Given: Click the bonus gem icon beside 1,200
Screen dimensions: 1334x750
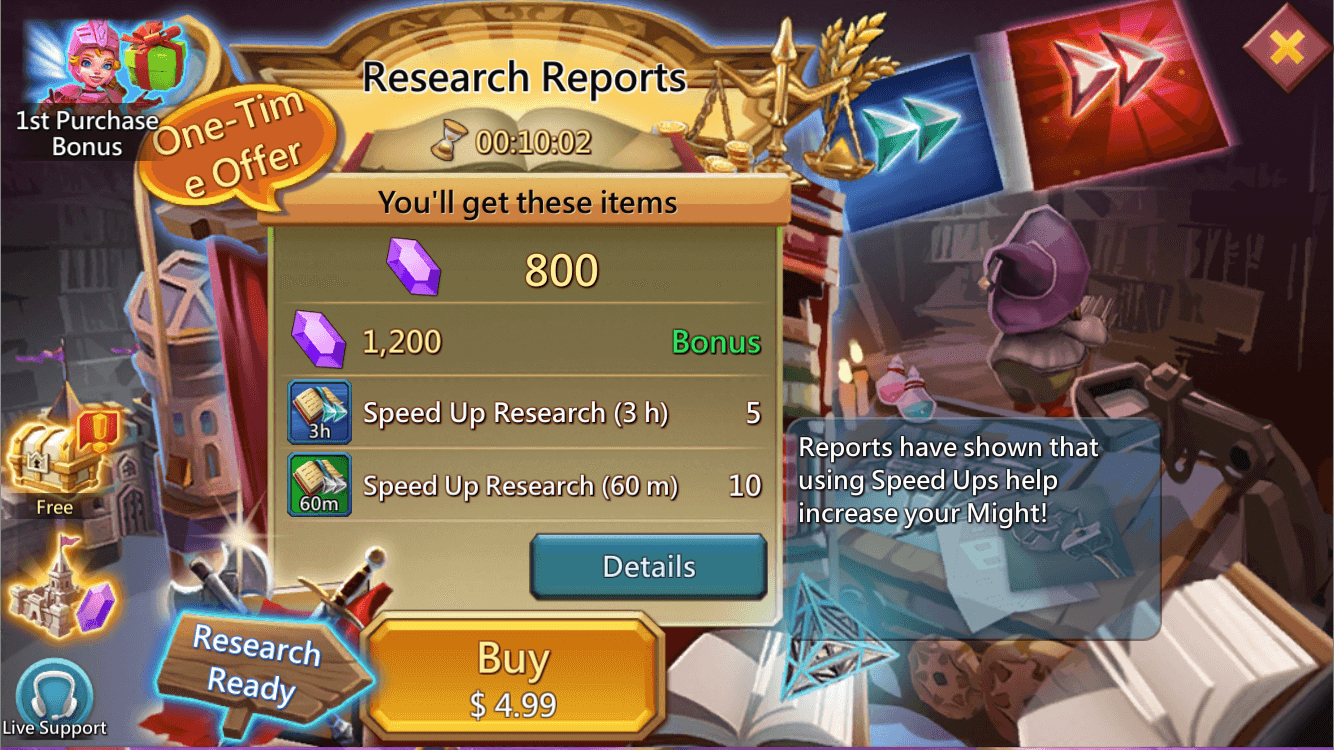Looking at the screenshot, I should (x=317, y=340).
